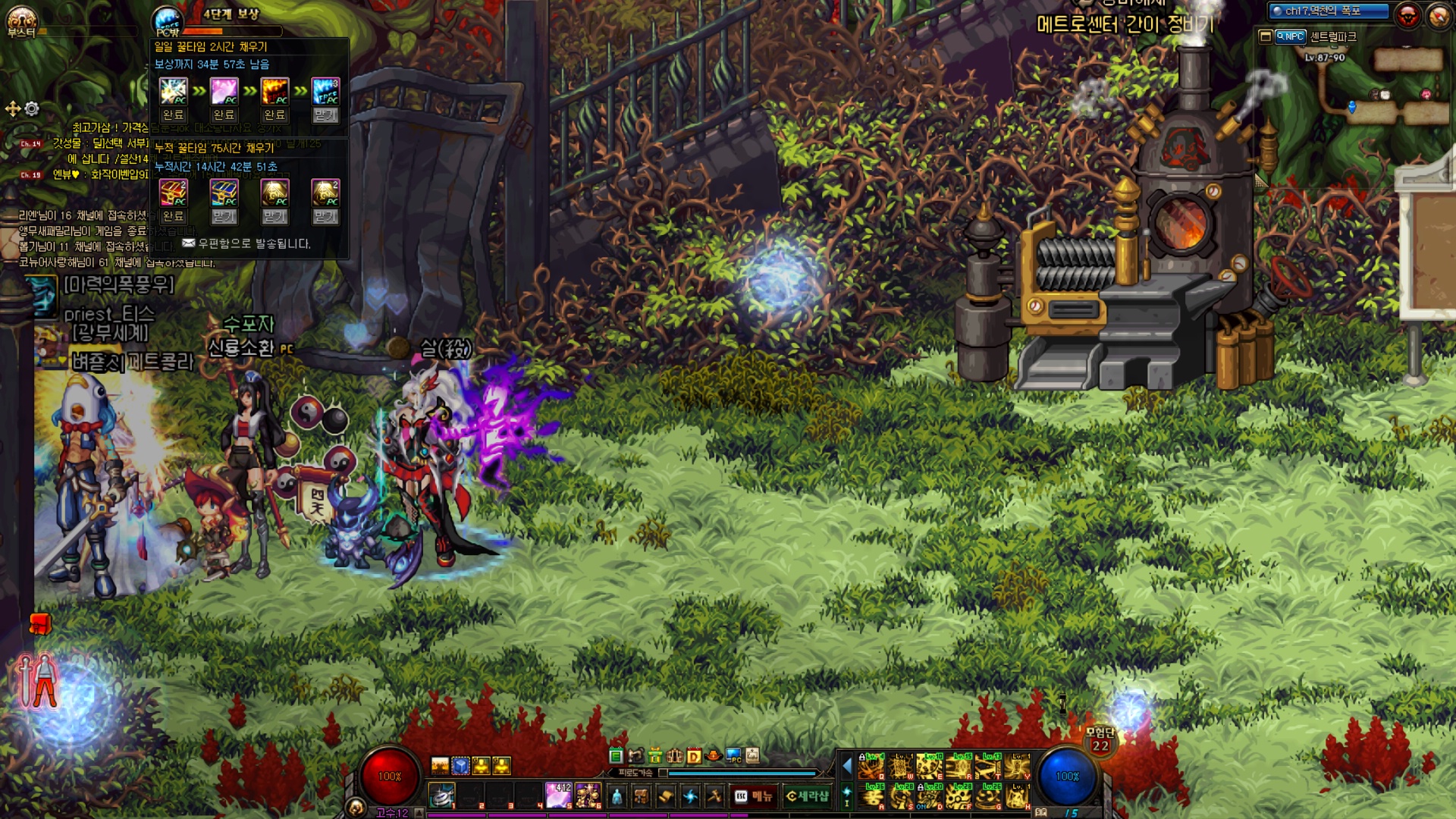Click the chat window move arrows icon
Viewport: 1456px width, 819px height.
[13, 109]
